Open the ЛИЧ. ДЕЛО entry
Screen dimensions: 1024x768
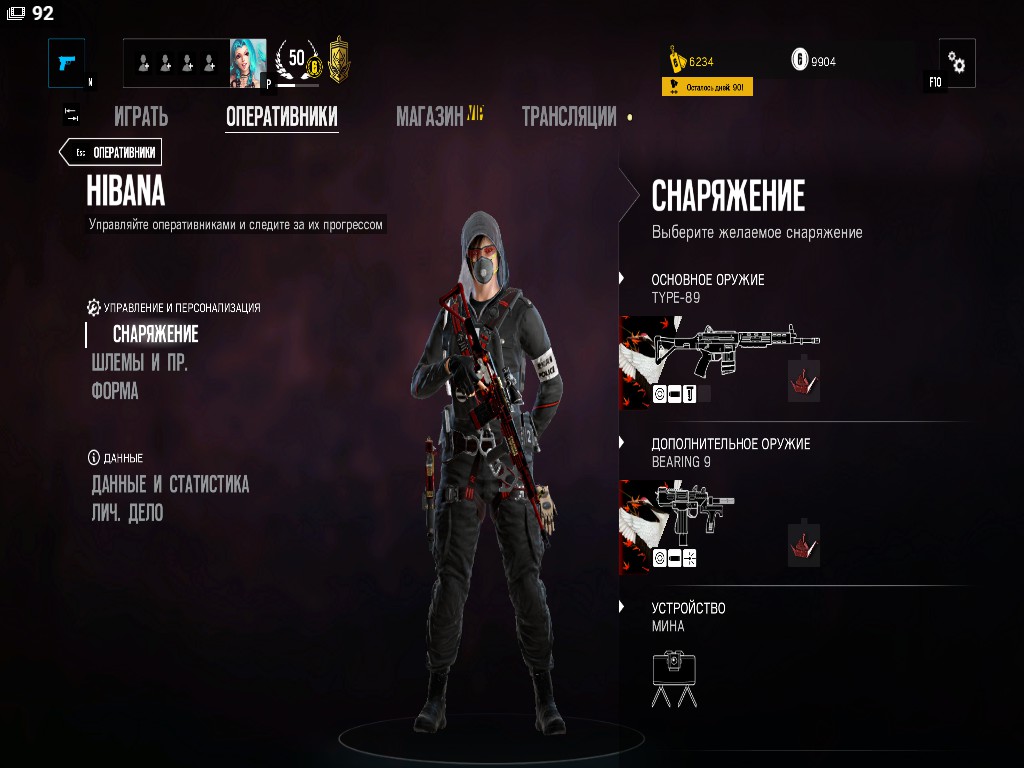tap(127, 513)
